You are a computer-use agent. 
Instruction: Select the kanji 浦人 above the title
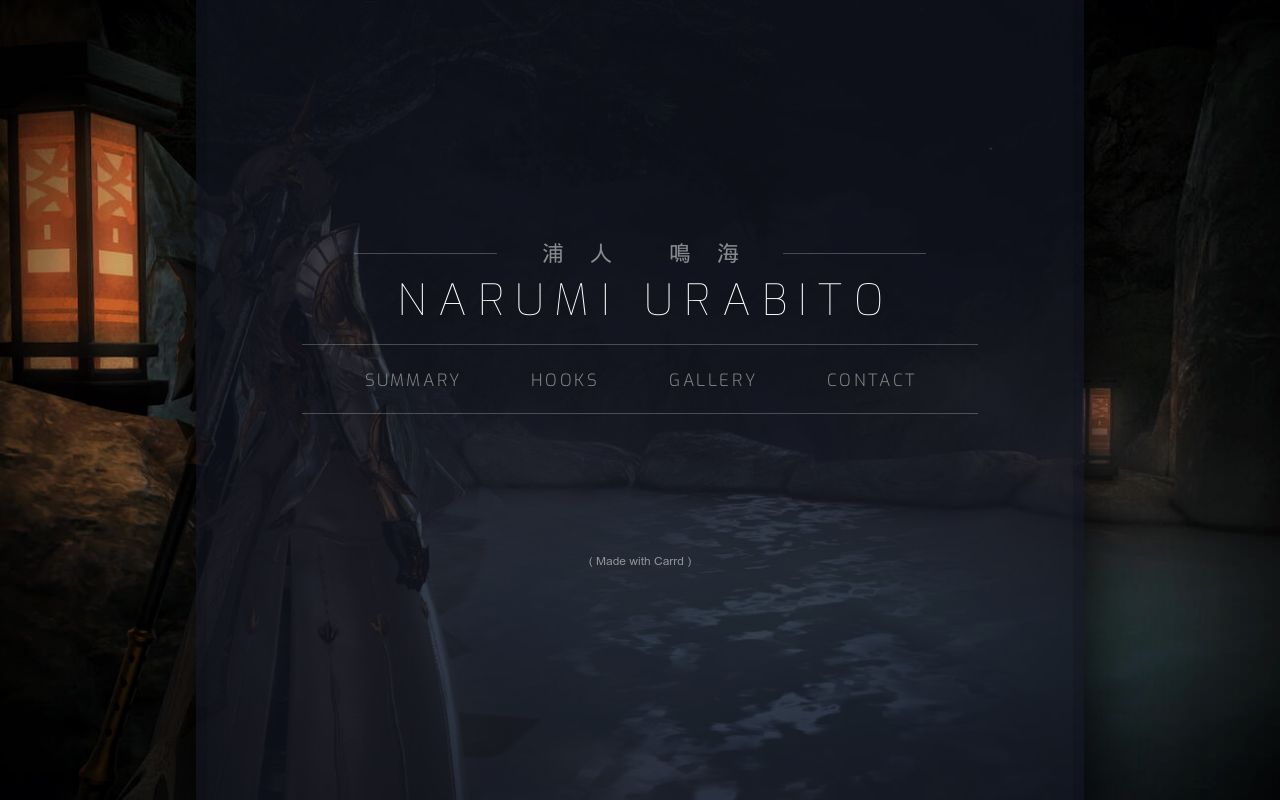(575, 253)
